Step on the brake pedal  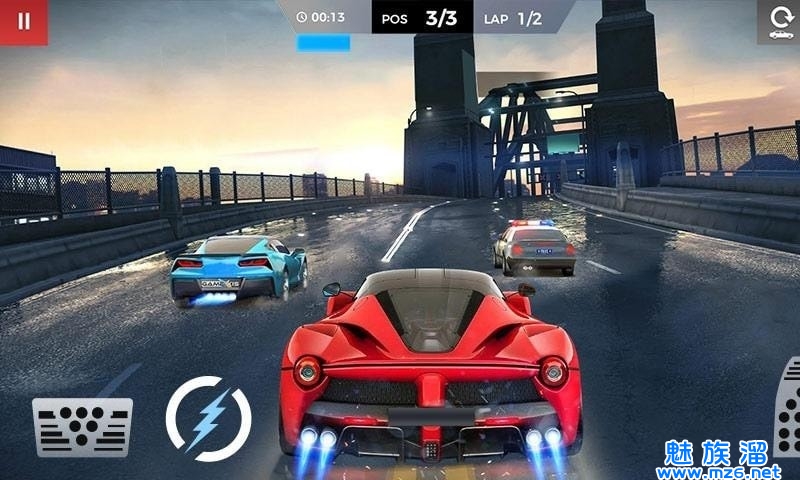82,426
